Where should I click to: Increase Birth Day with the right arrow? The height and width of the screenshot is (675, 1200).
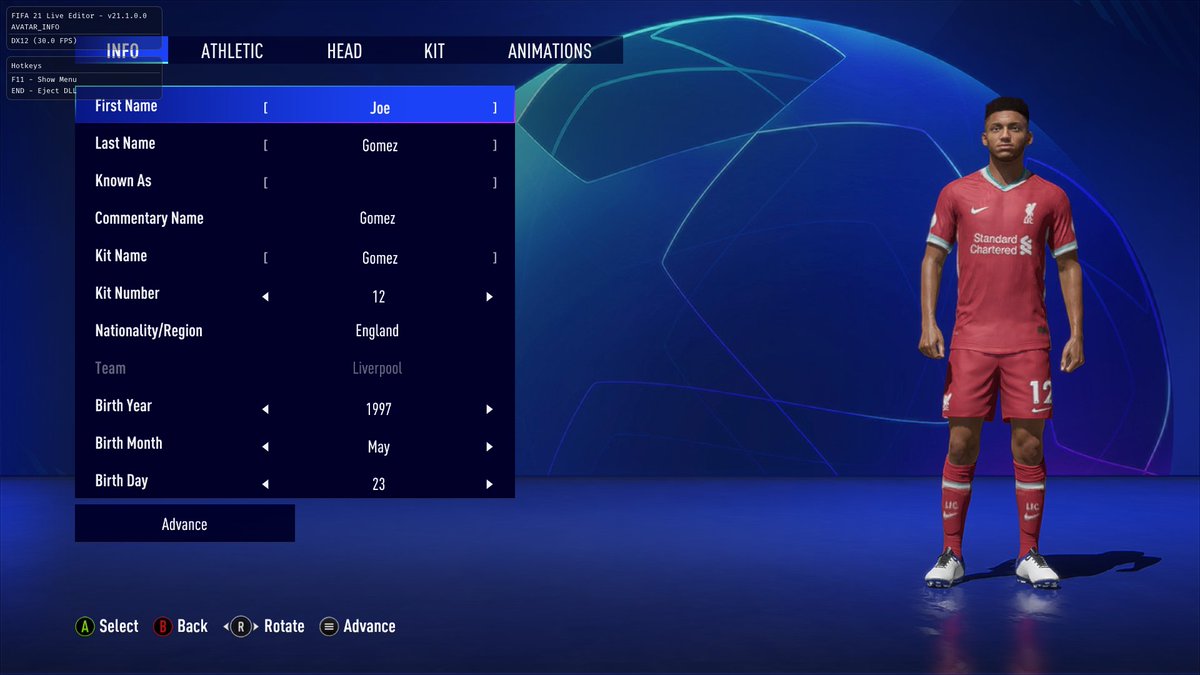(490, 484)
